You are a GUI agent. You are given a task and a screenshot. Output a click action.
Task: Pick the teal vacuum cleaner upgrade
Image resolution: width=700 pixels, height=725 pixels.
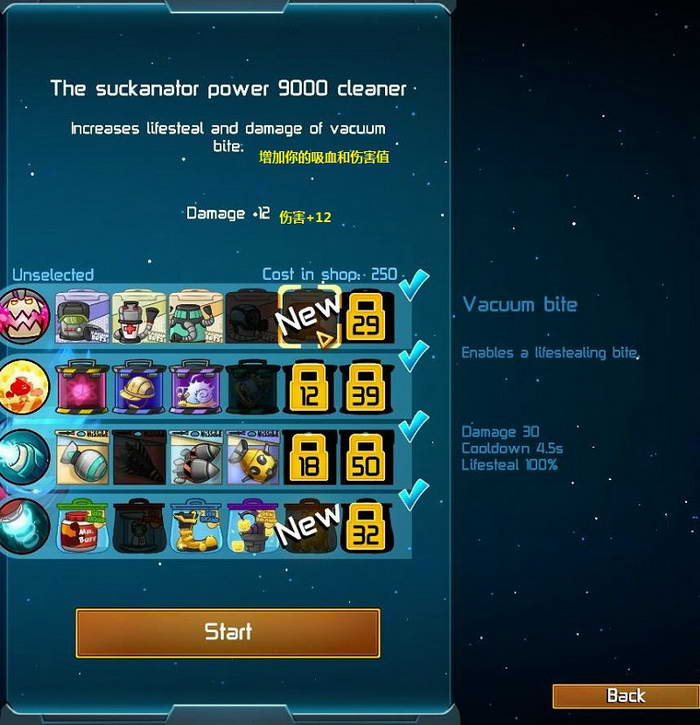tap(196, 316)
